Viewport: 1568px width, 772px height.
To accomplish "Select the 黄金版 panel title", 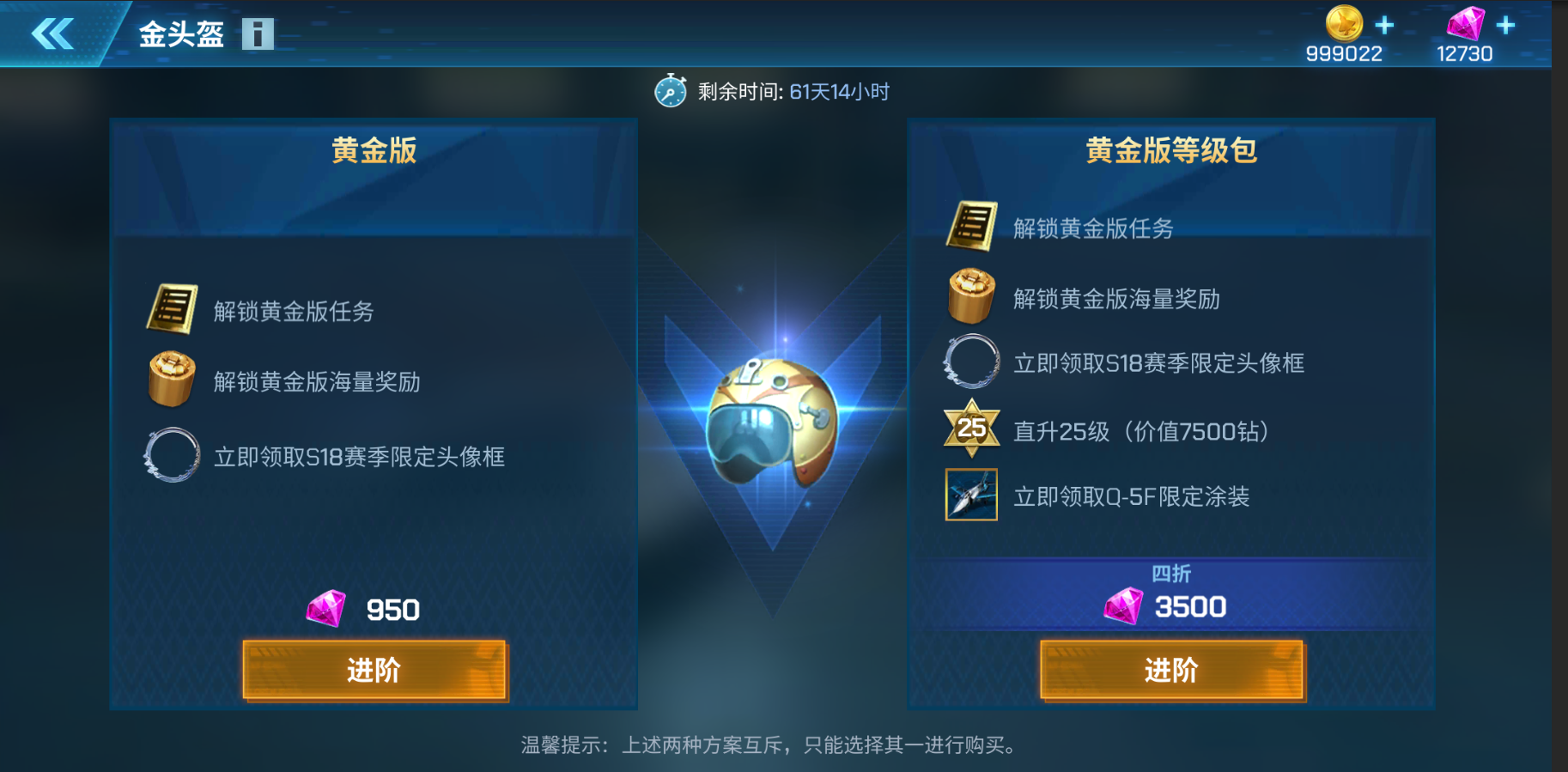I will [x=374, y=151].
